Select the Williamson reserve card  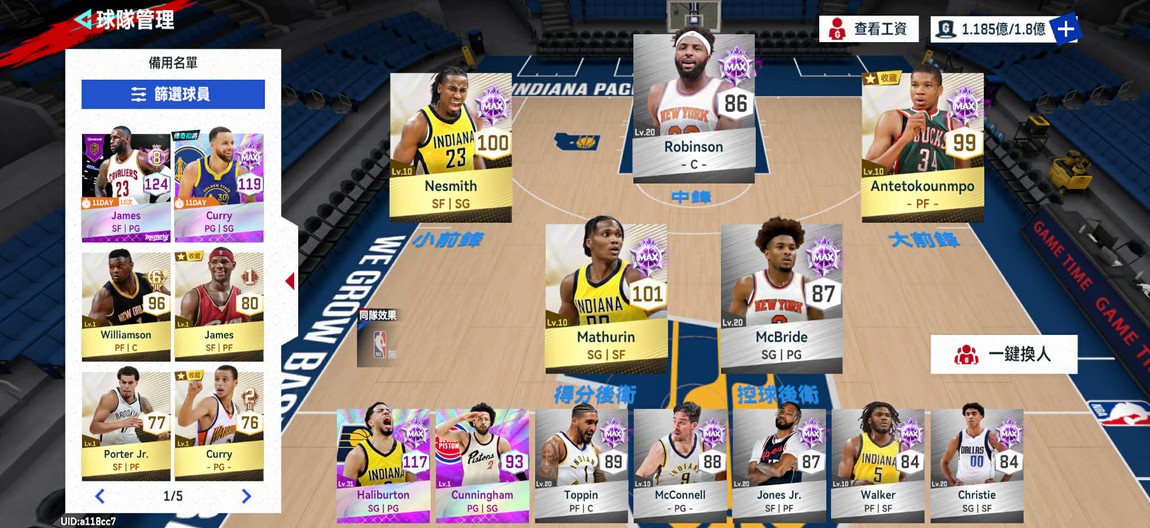126,305
